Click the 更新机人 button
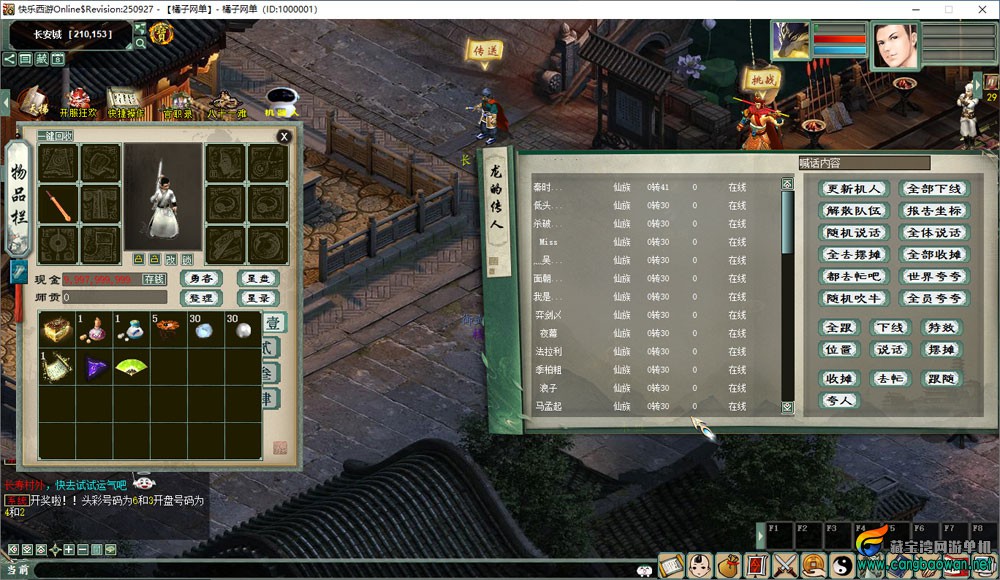1000x580 pixels. 854,189
